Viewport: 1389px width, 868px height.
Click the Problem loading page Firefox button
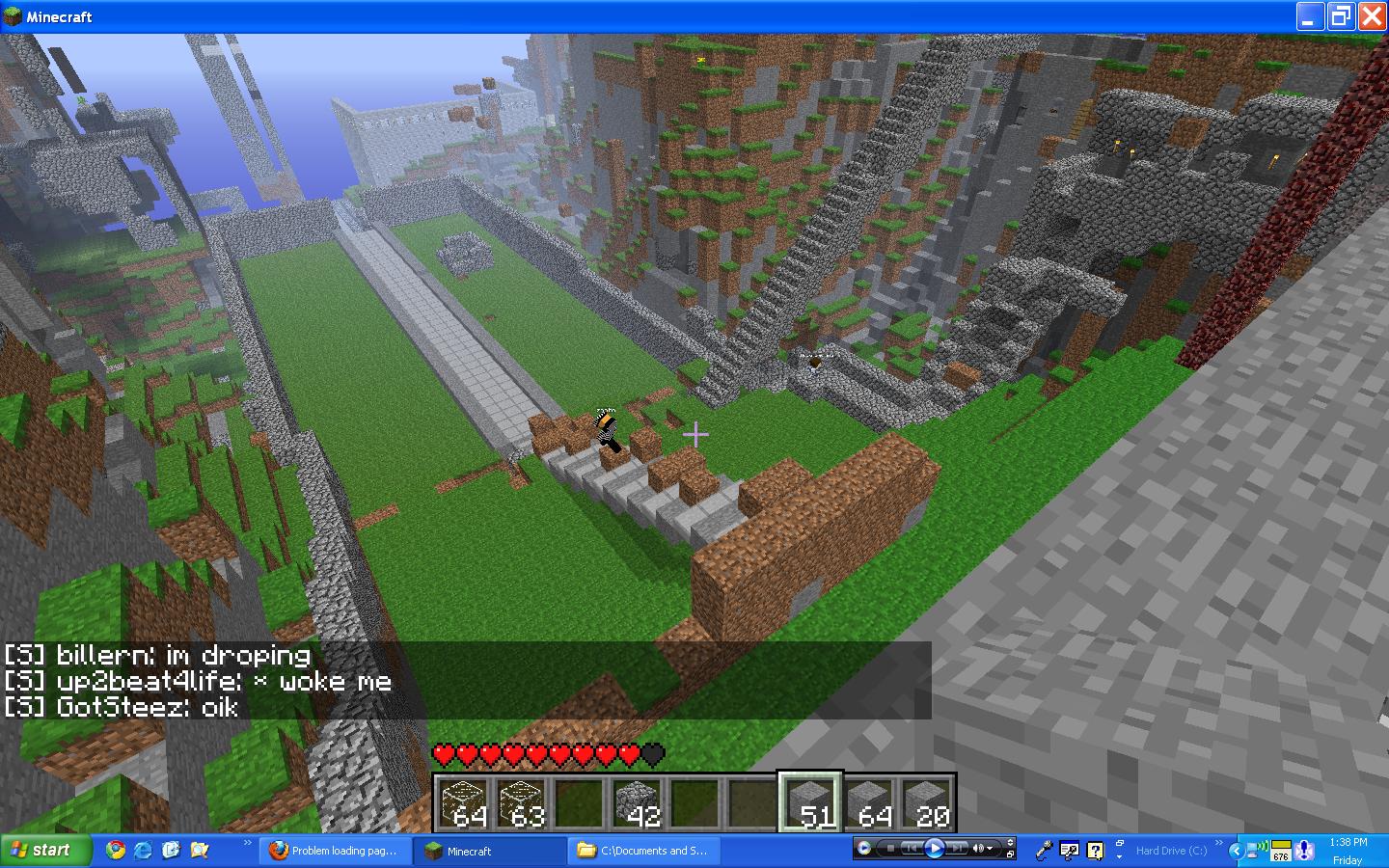point(333,851)
